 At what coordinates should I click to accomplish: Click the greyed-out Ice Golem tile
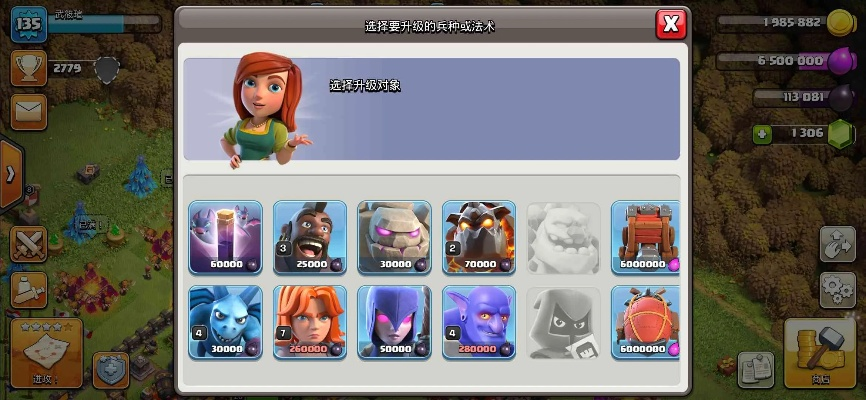point(563,237)
